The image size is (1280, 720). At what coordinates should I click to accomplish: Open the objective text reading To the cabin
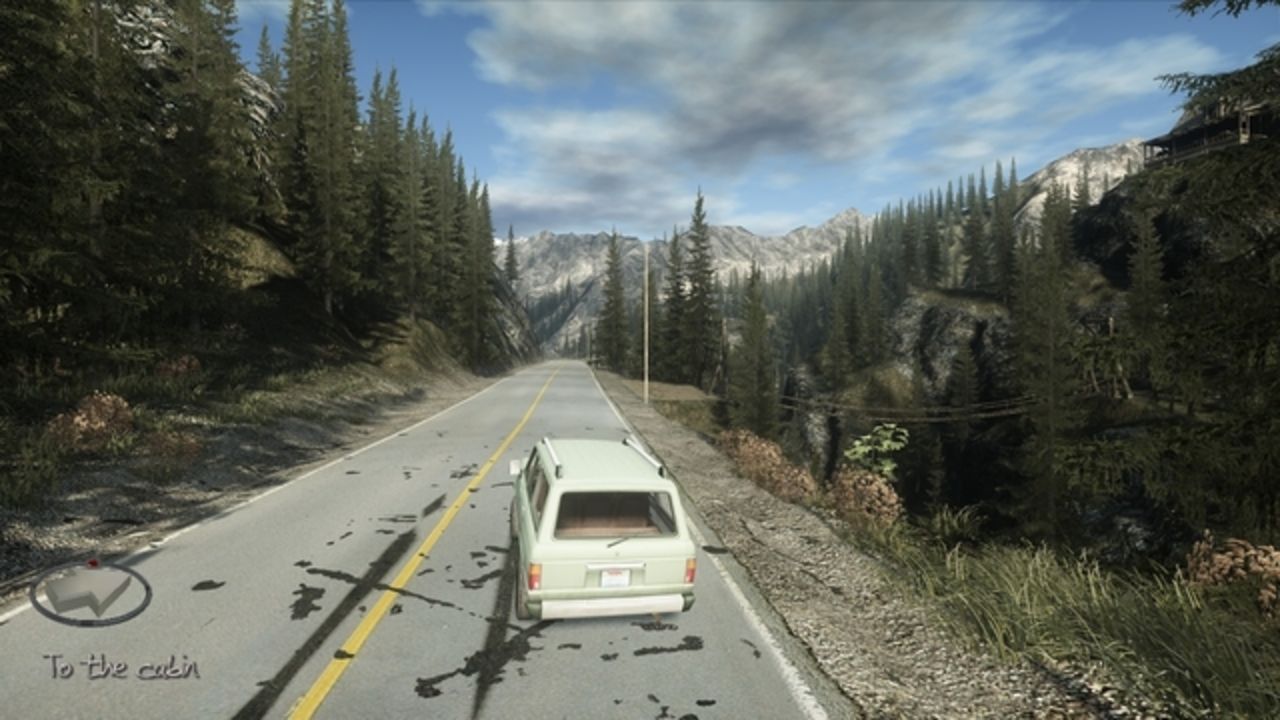(123, 665)
